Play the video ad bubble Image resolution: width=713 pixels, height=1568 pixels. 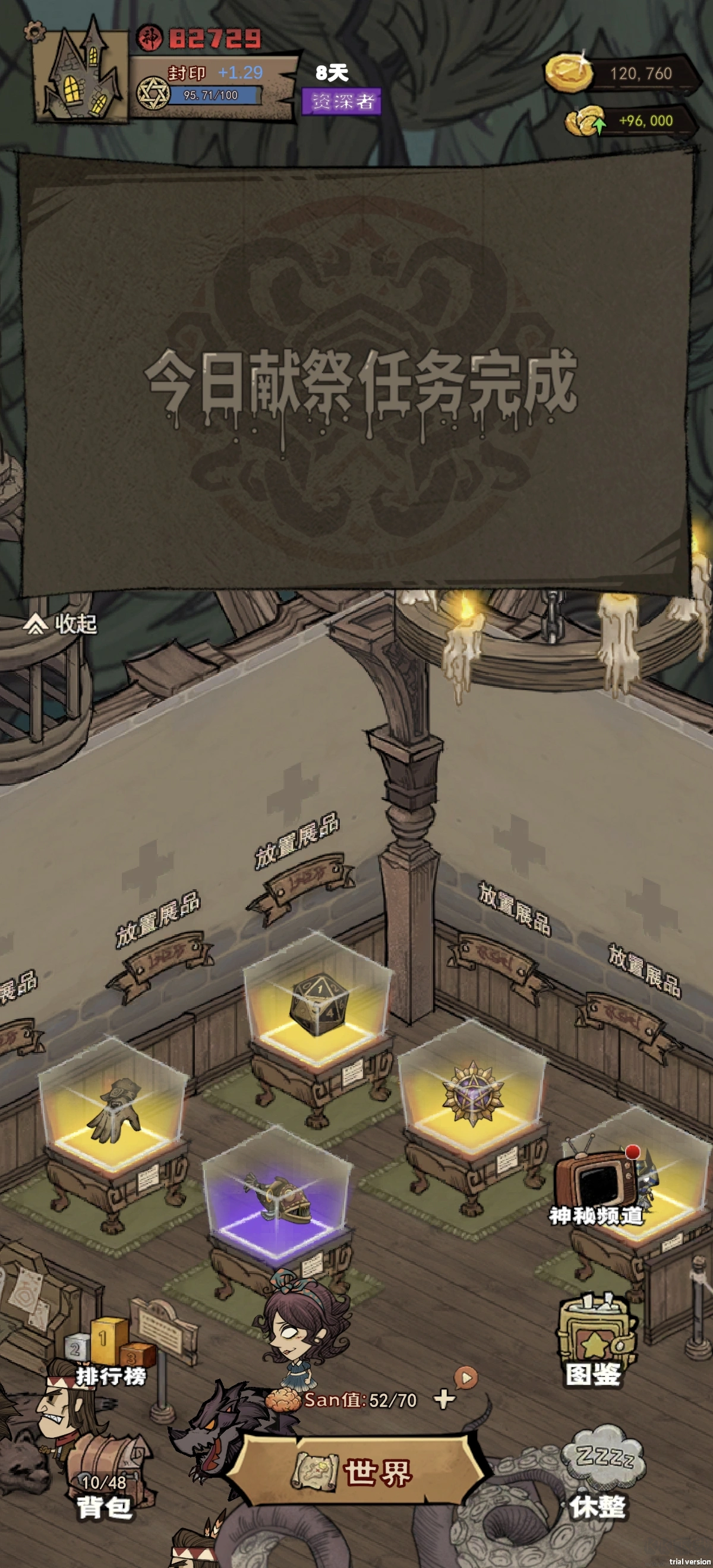pos(466,1377)
